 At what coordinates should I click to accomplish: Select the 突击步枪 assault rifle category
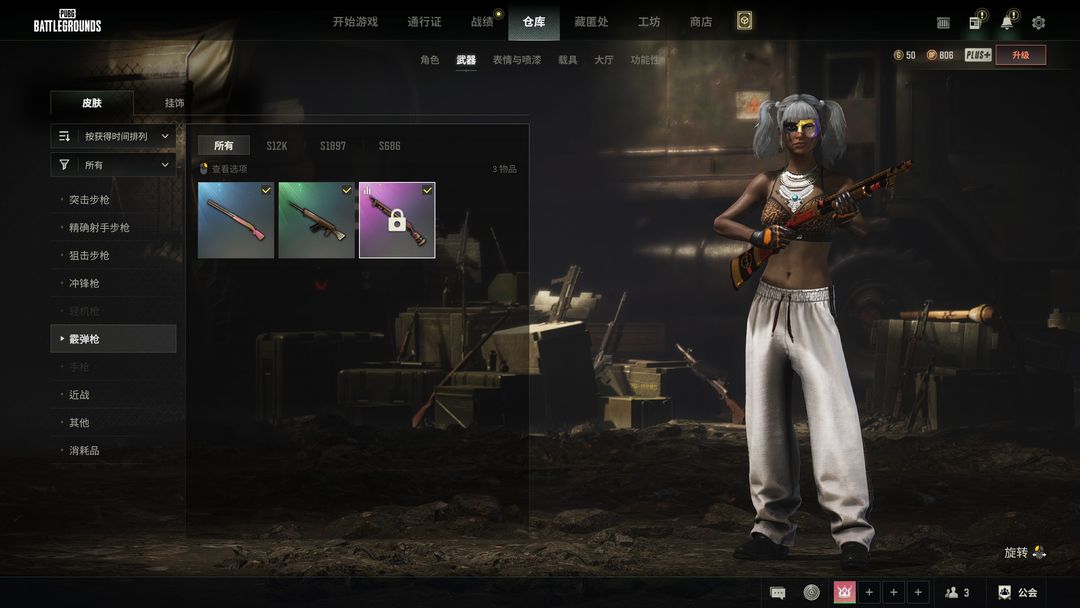coord(89,200)
